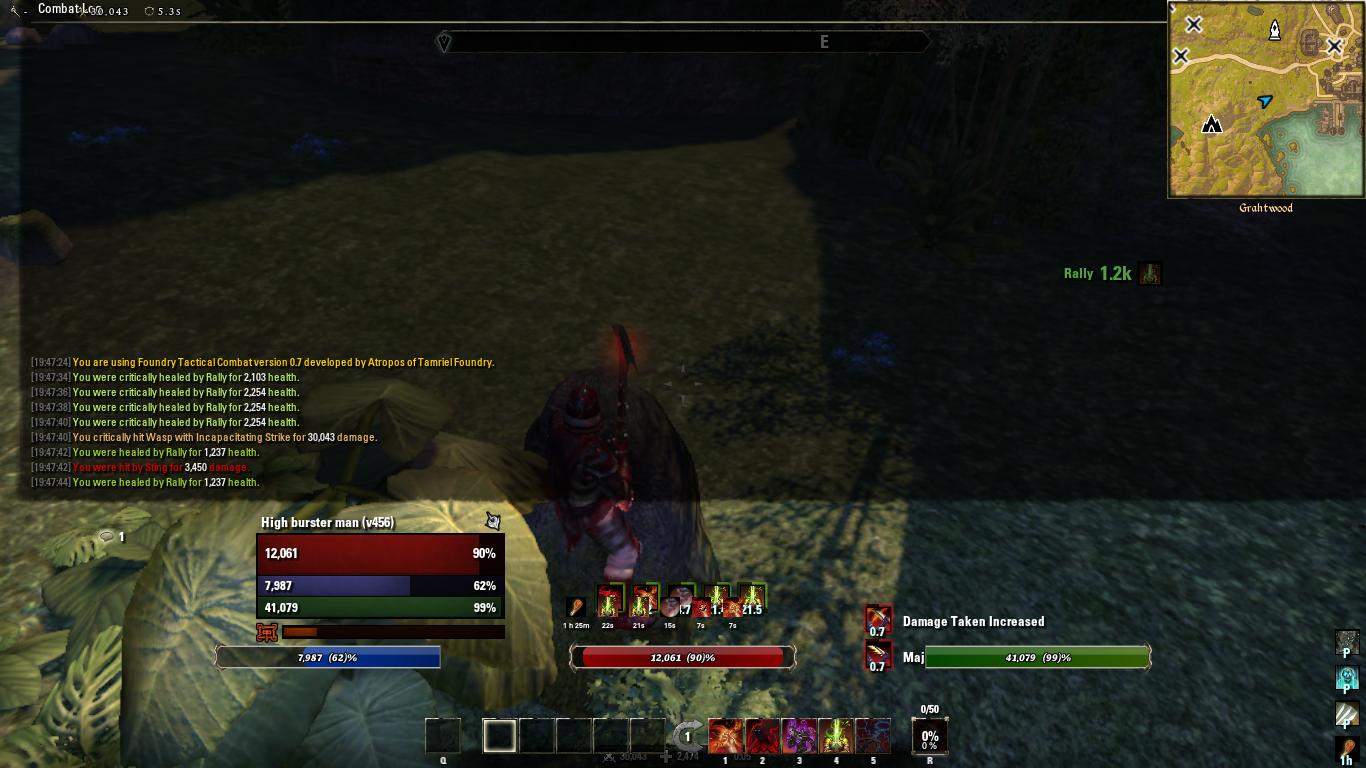Use the green healing ability in slot 4
This screenshot has width=1366, height=768.
coord(834,735)
